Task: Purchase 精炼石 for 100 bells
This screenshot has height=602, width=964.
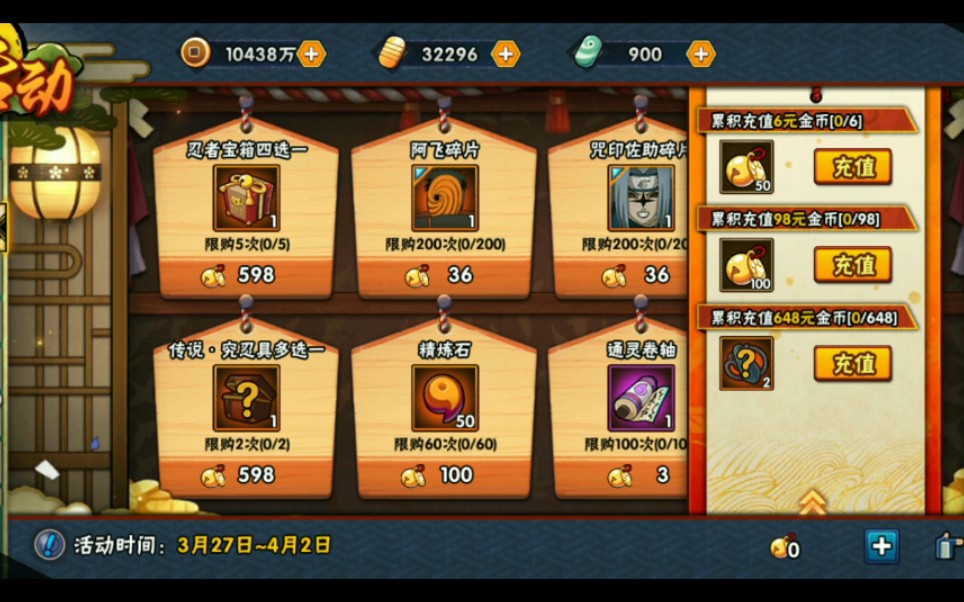Action: pyautogui.click(x=444, y=475)
